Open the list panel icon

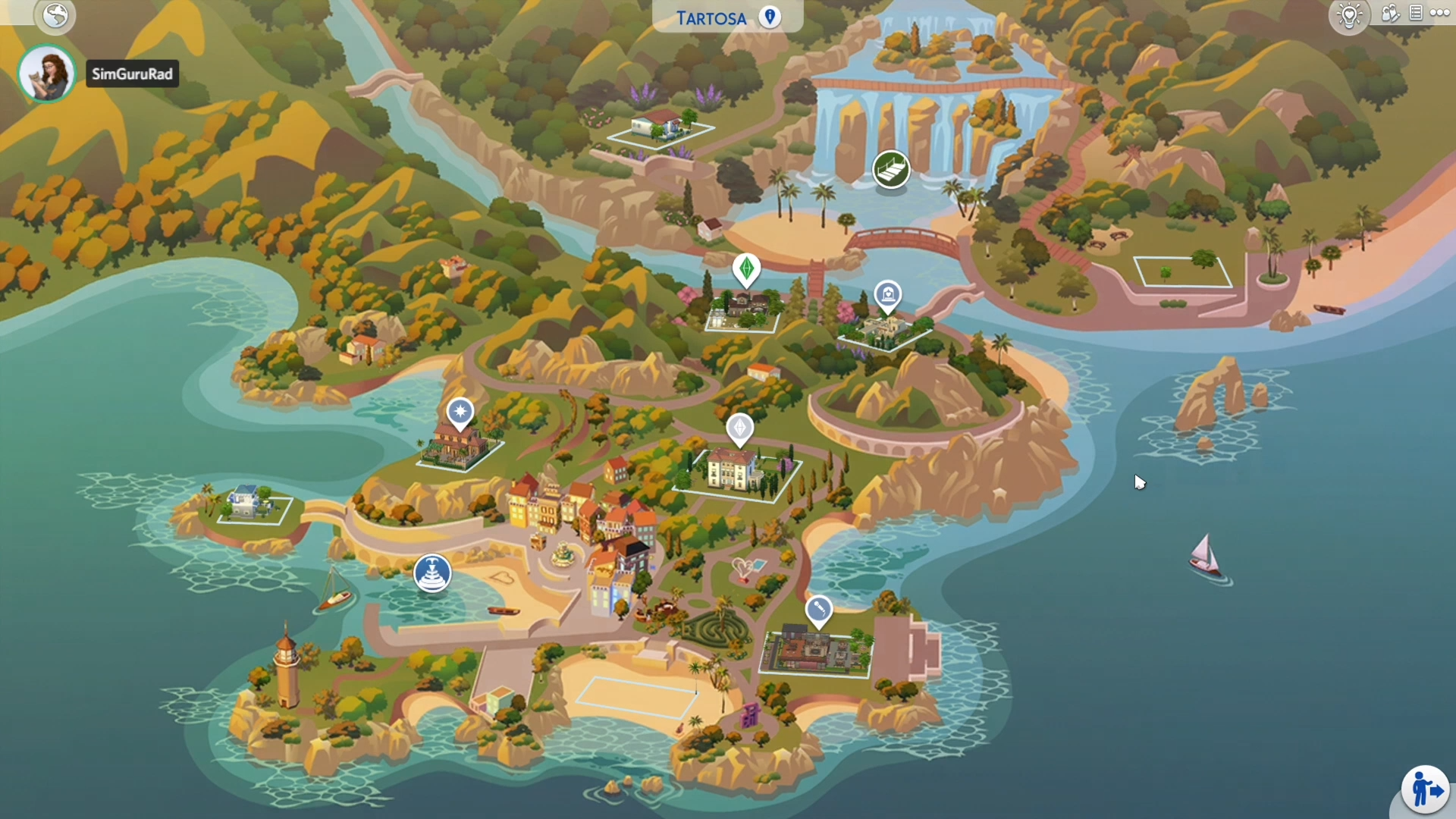coord(1416,13)
